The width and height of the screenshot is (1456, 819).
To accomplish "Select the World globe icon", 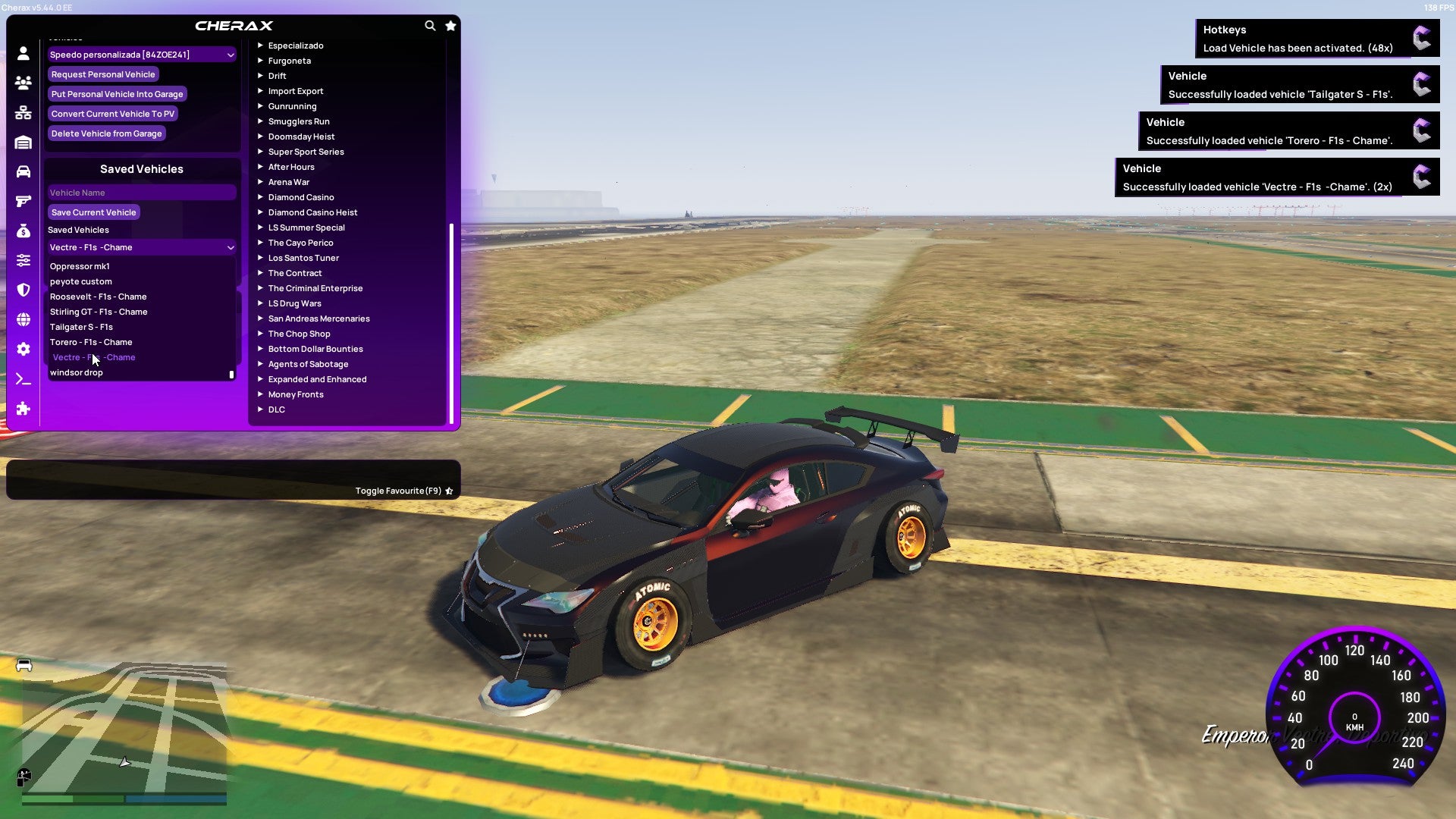I will click(23, 319).
